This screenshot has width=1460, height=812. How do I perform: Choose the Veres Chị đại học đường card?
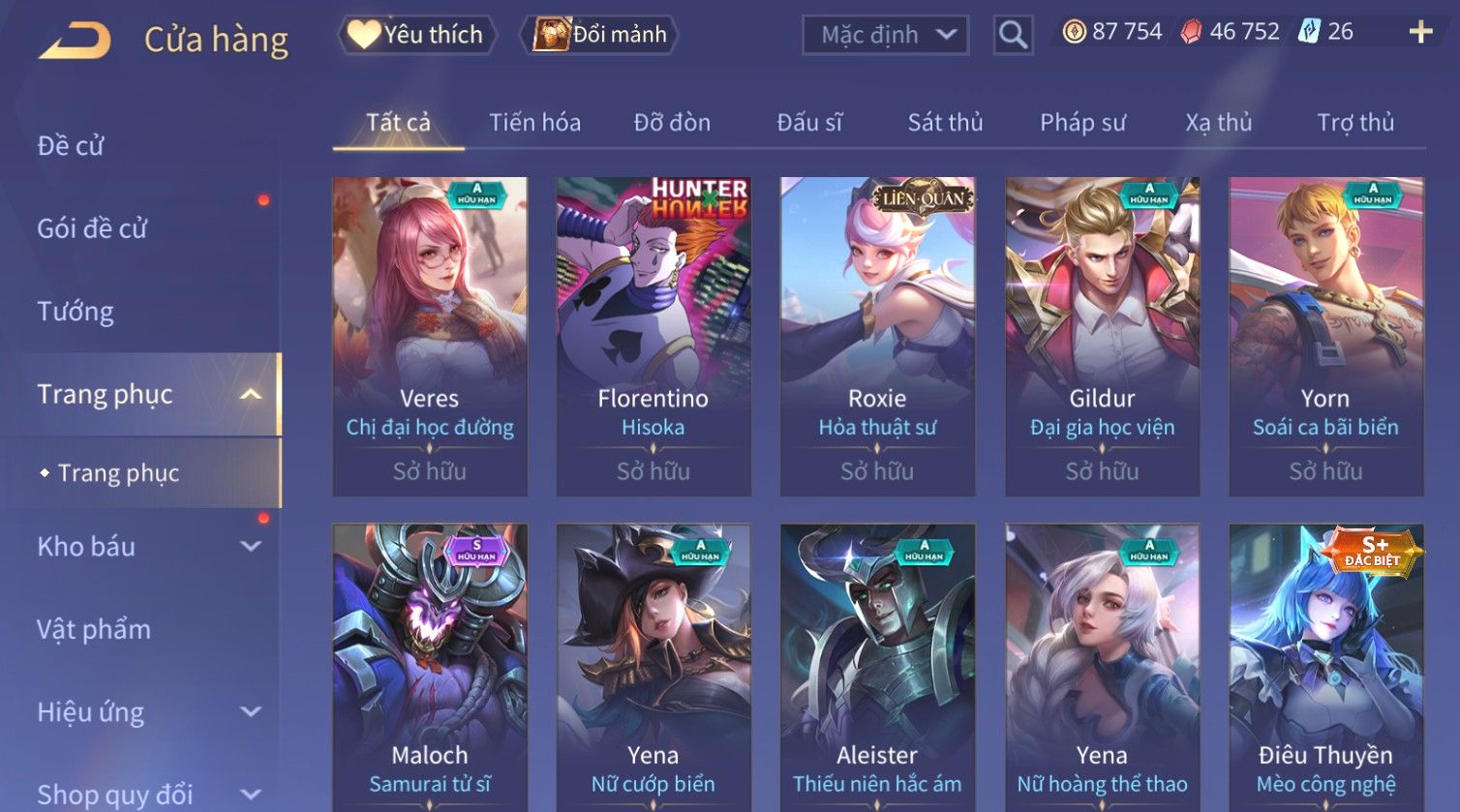pos(430,335)
